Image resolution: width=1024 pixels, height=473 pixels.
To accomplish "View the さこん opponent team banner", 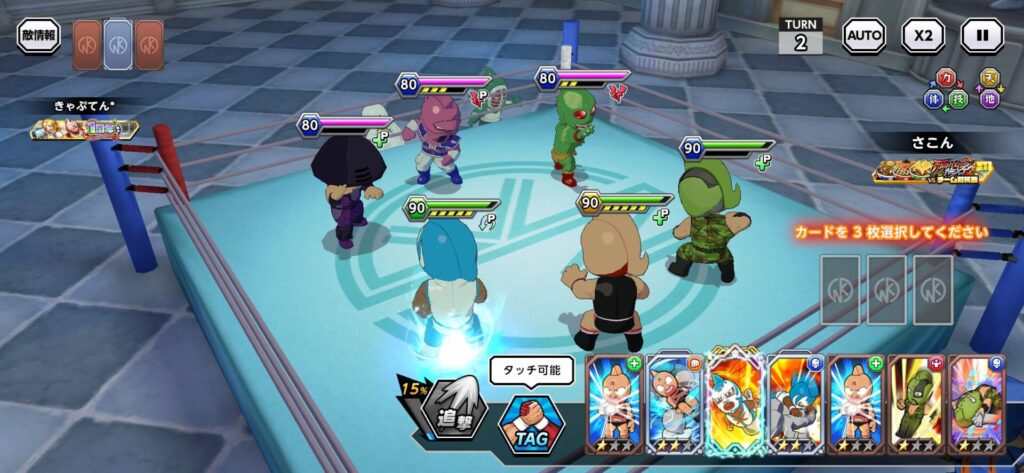I will (930, 171).
